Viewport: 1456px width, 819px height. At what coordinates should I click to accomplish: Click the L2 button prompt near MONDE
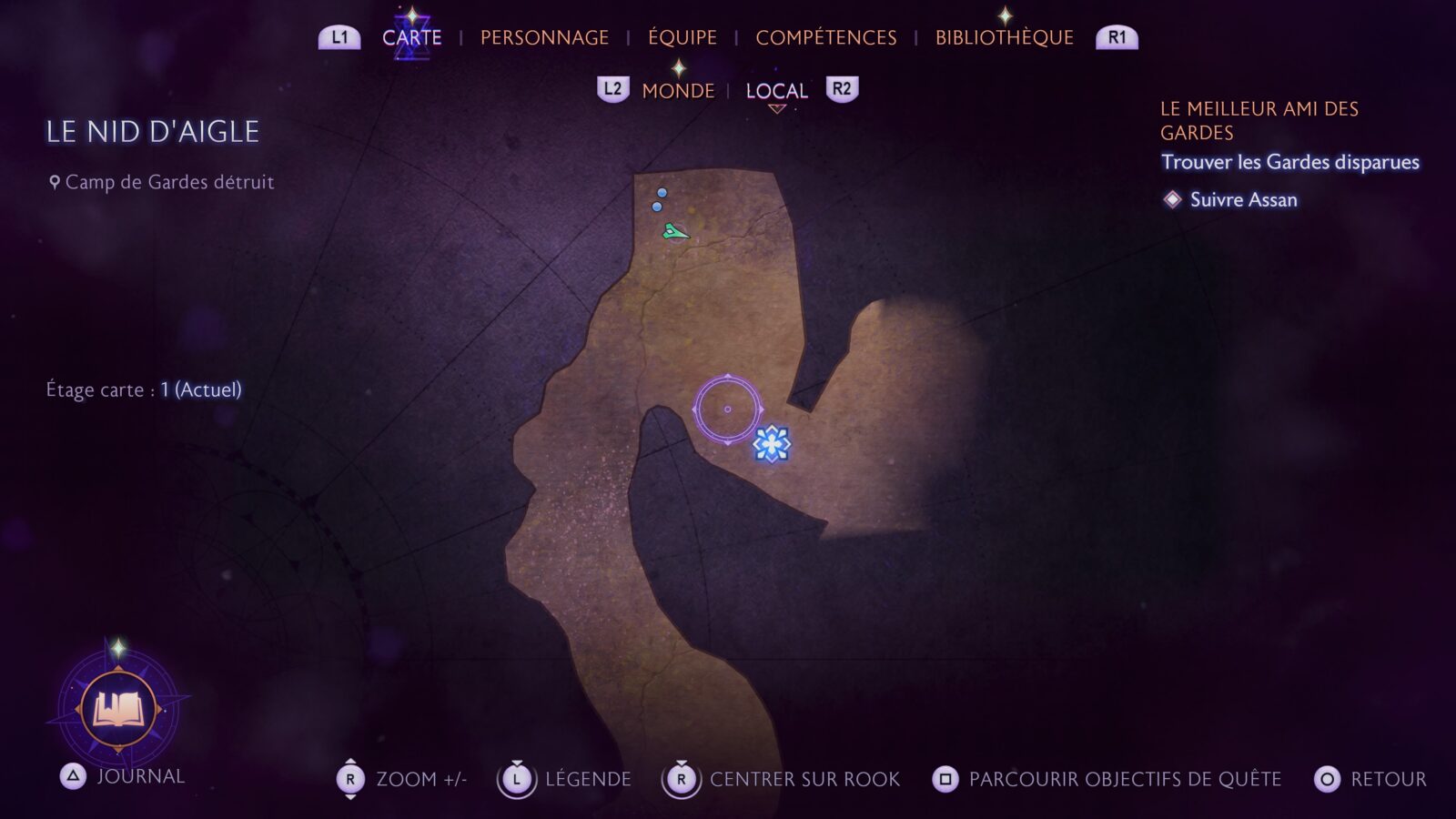(612, 90)
